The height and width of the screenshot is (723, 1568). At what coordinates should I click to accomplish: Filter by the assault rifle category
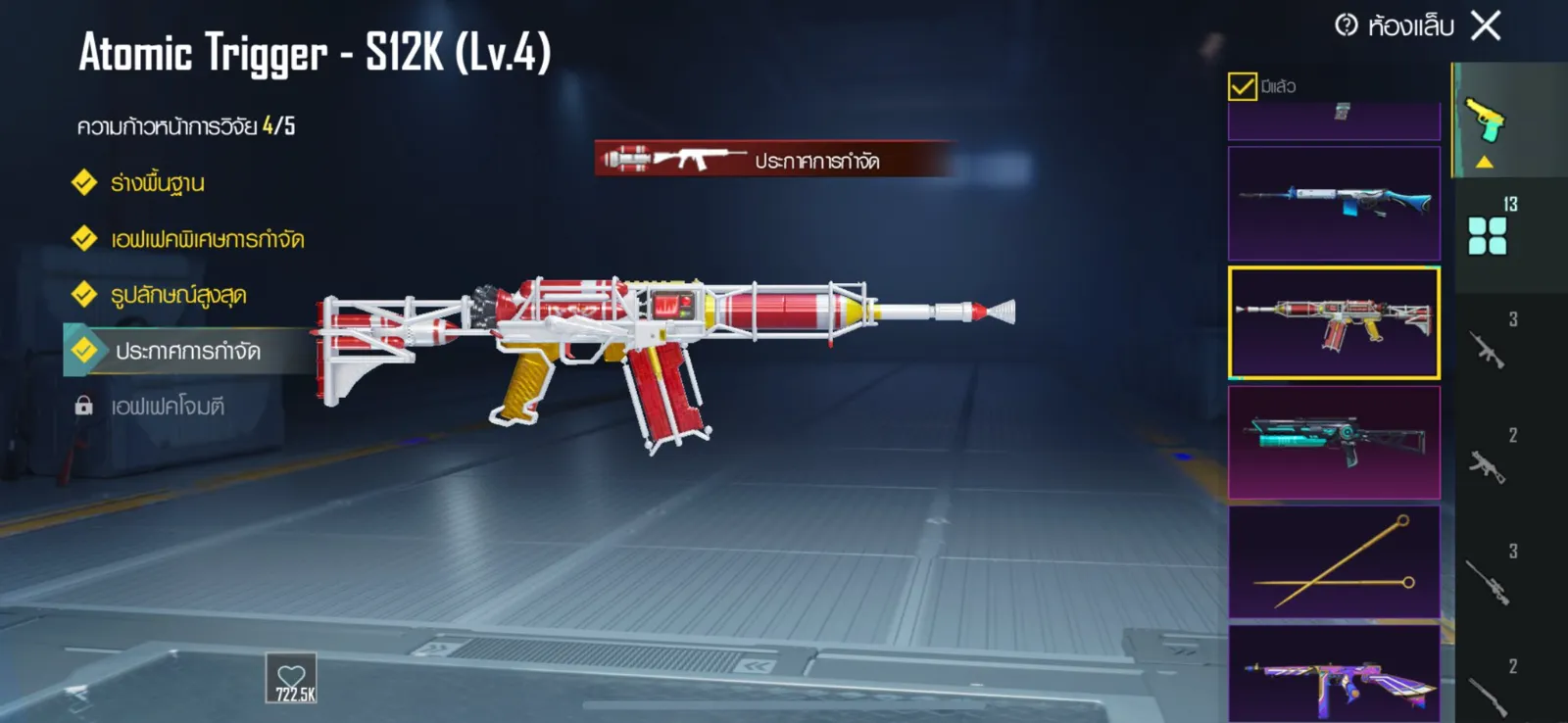1488,349
